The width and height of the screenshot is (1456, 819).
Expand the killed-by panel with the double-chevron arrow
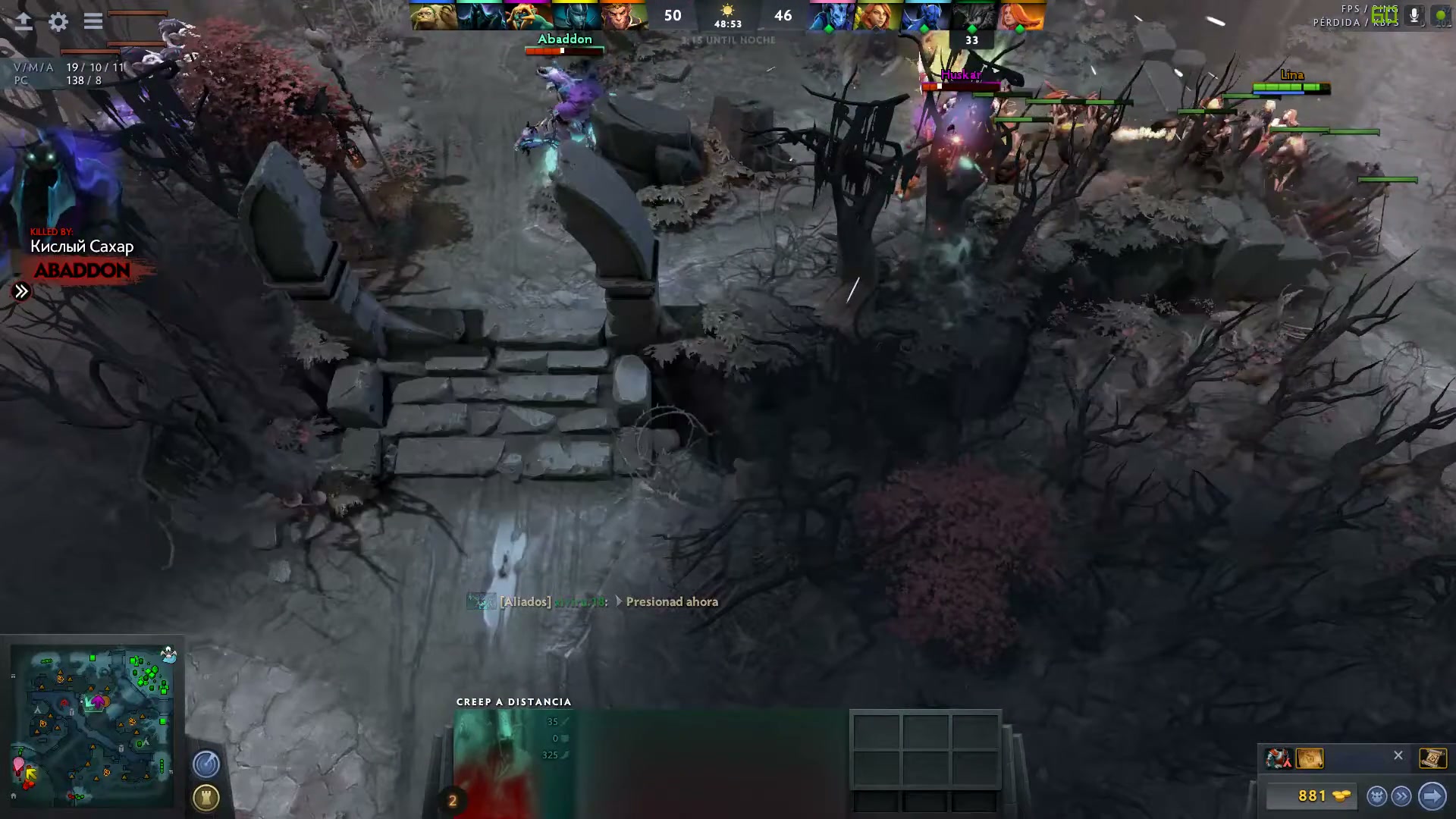click(x=21, y=290)
